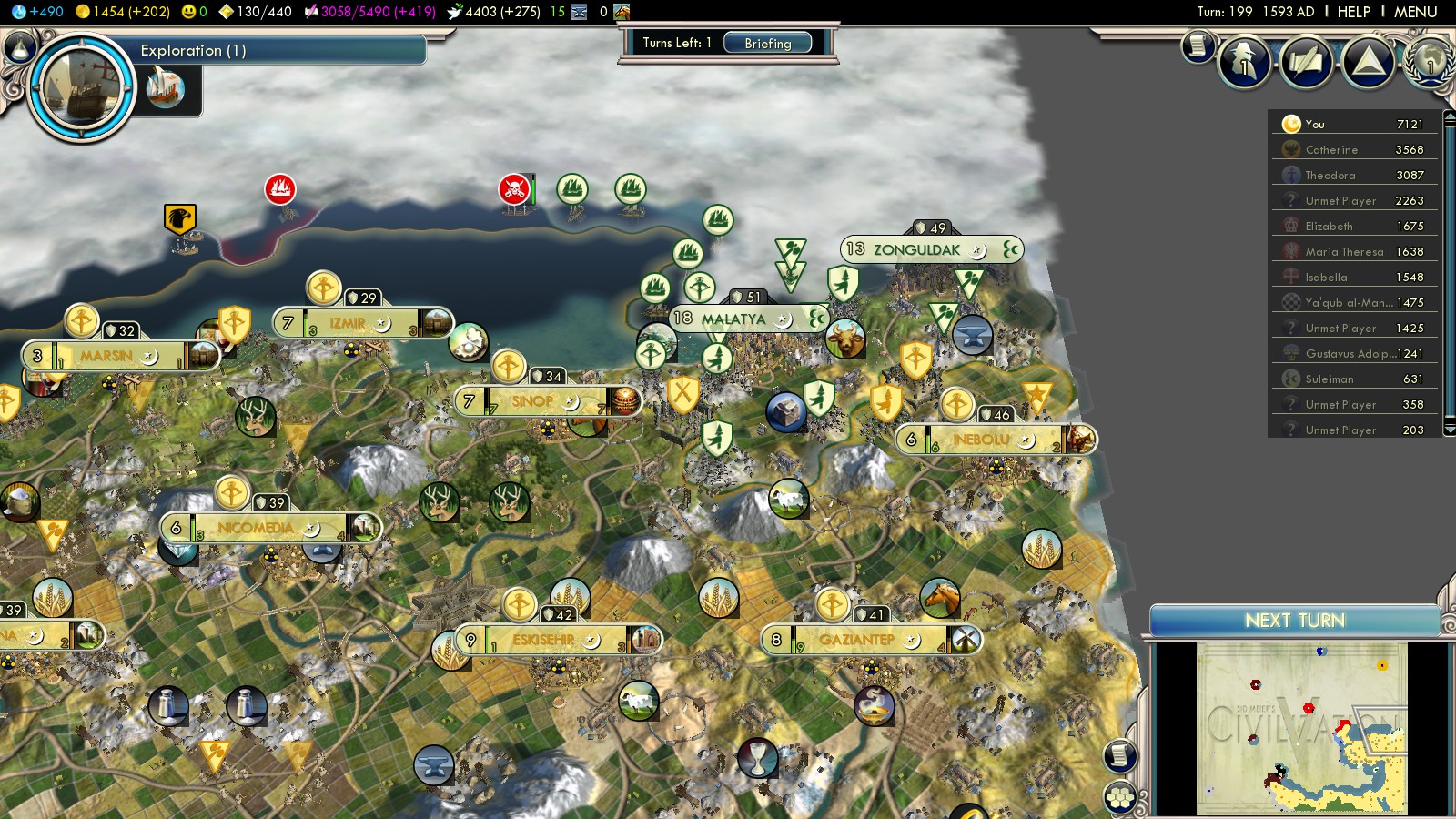1456x819 pixels.
Task: Open the Briefing panel
Action: (x=767, y=43)
